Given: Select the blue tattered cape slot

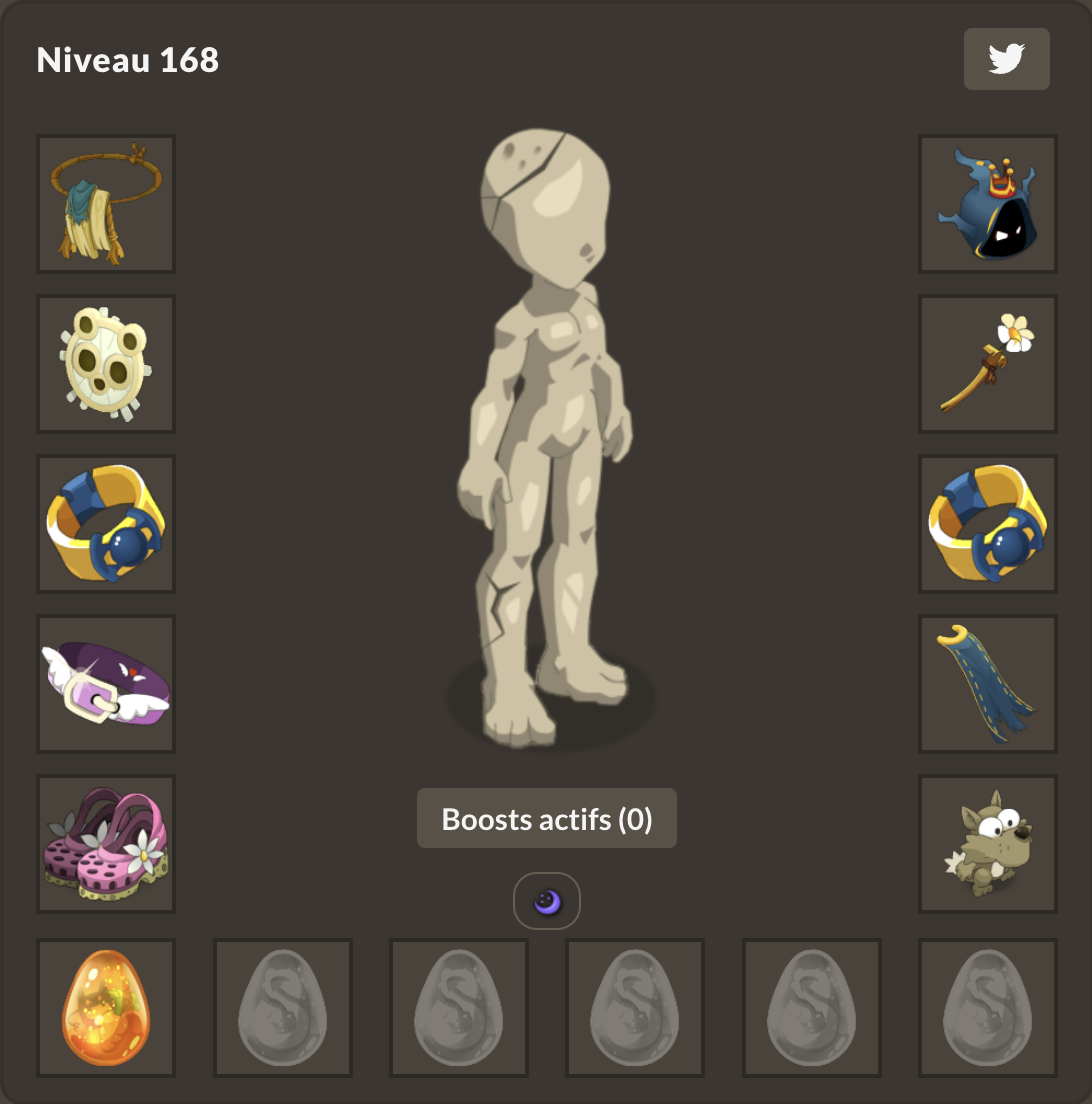Looking at the screenshot, I should pos(988,684).
